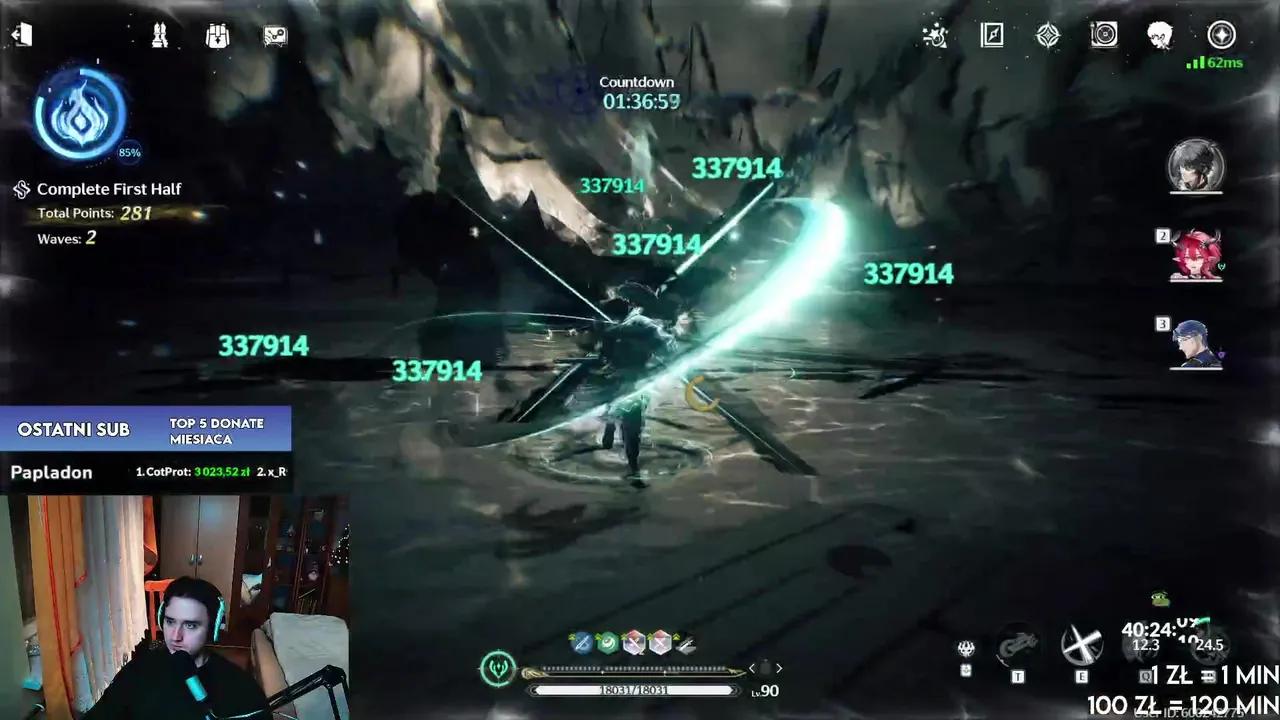Click the TOP 5 DONATE MIESIACA overlay panel
Viewport: 1280px width, 720px height.
[216, 431]
